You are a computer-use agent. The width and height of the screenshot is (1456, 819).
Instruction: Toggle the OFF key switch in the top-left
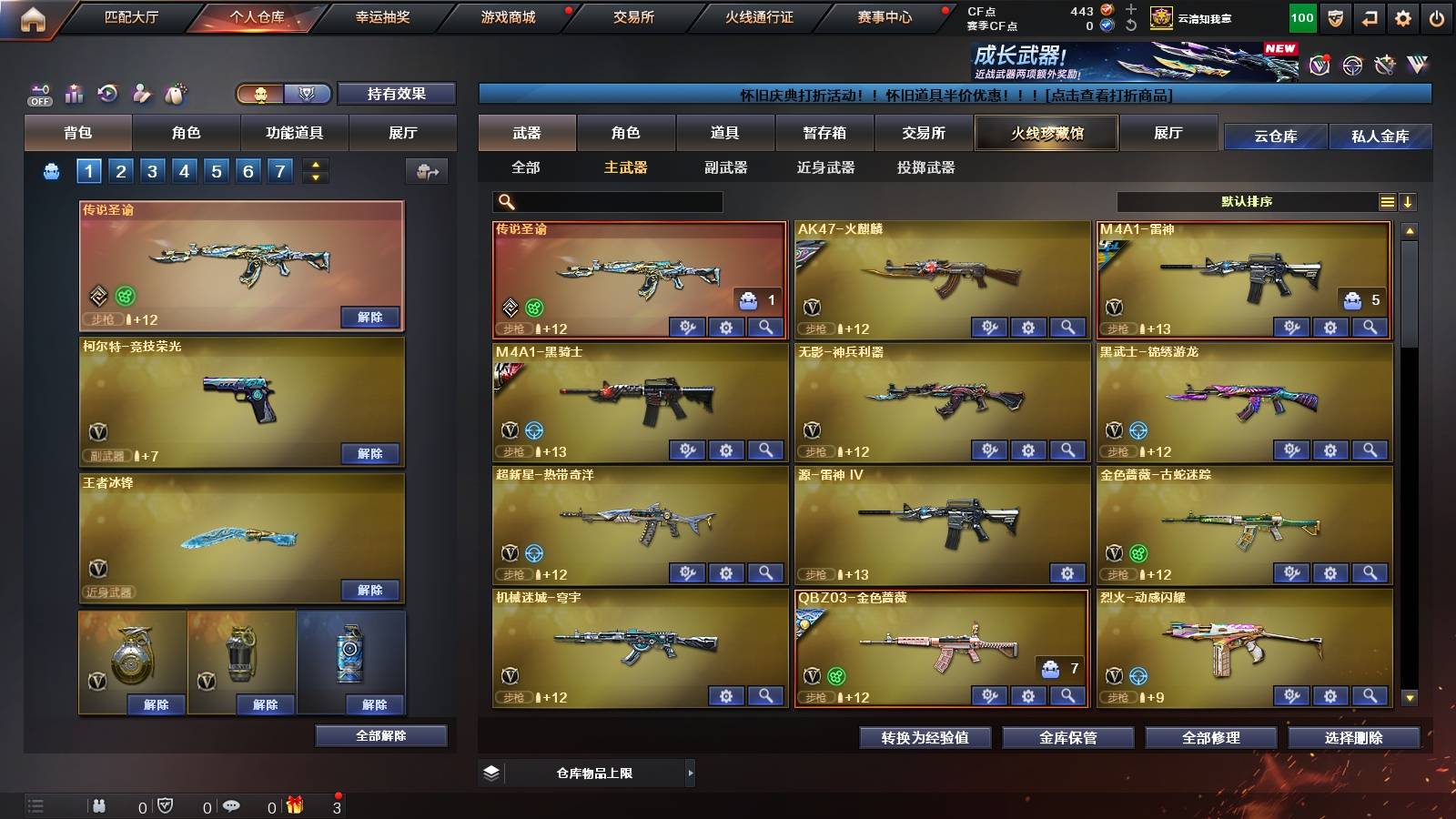pyautogui.click(x=38, y=93)
